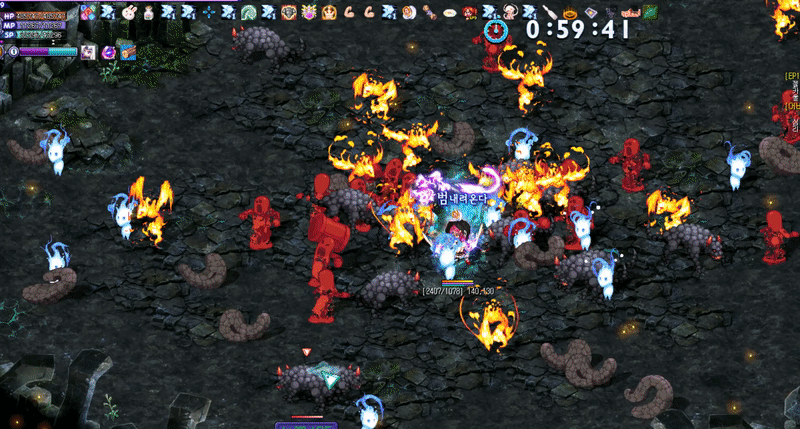This screenshot has height=429, width=800.
Task: Select the golden crown buff icon
Action: [328, 12]
